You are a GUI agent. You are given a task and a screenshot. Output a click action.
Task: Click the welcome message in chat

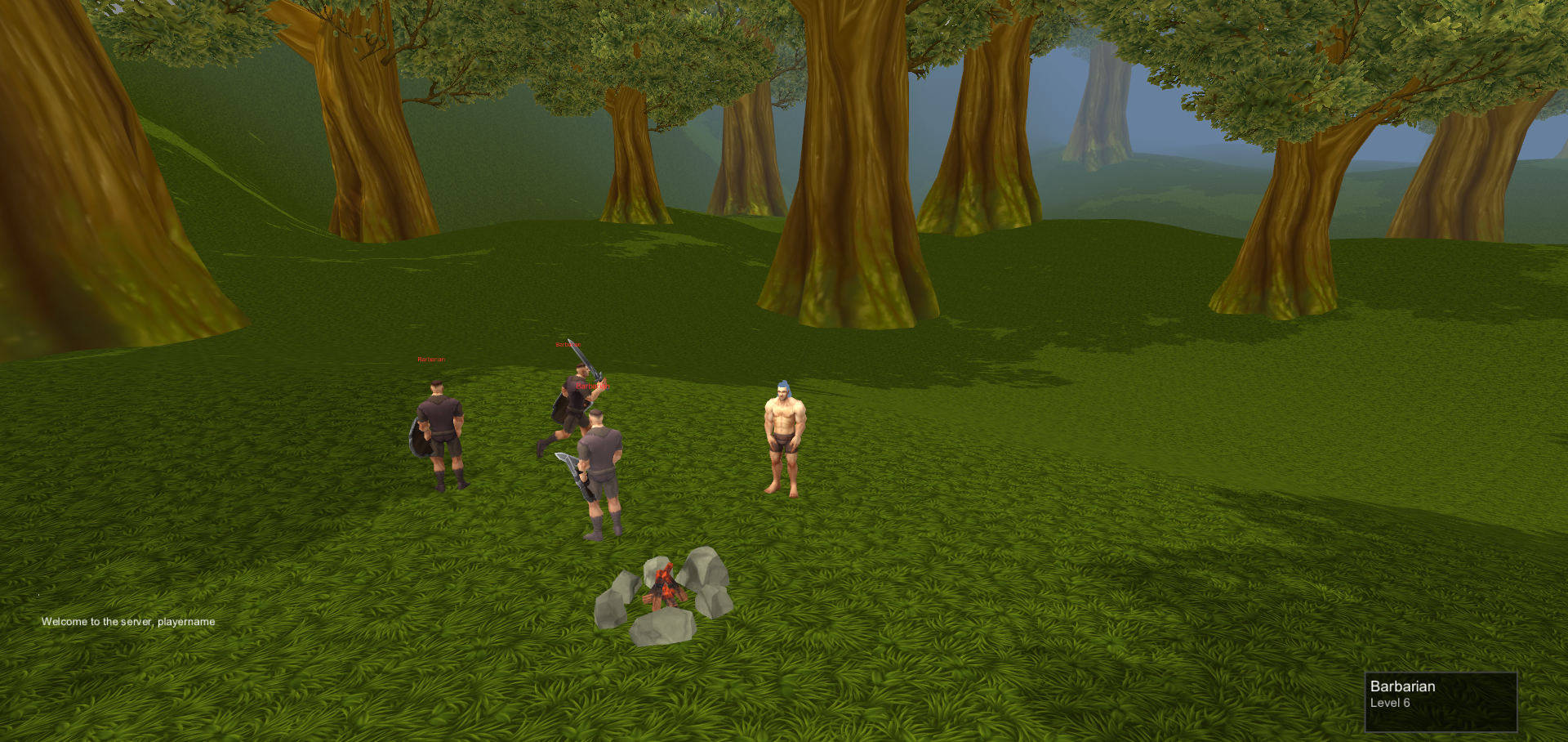click(x=128, y=622)
